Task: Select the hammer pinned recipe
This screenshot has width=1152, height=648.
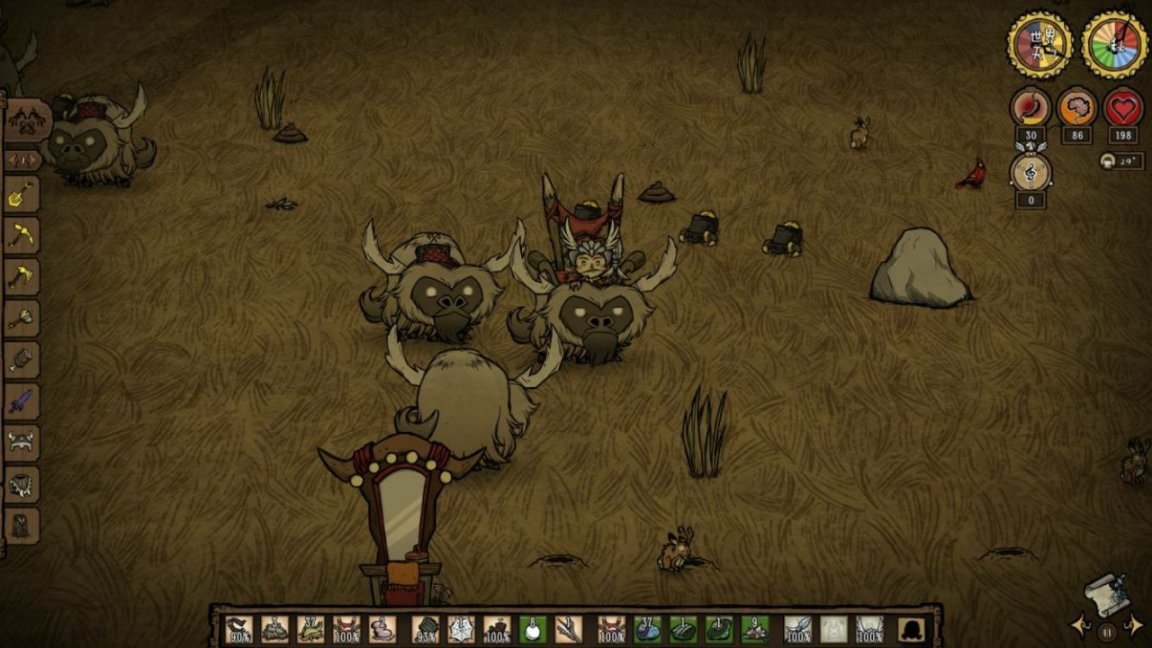Action: point(22,318)
